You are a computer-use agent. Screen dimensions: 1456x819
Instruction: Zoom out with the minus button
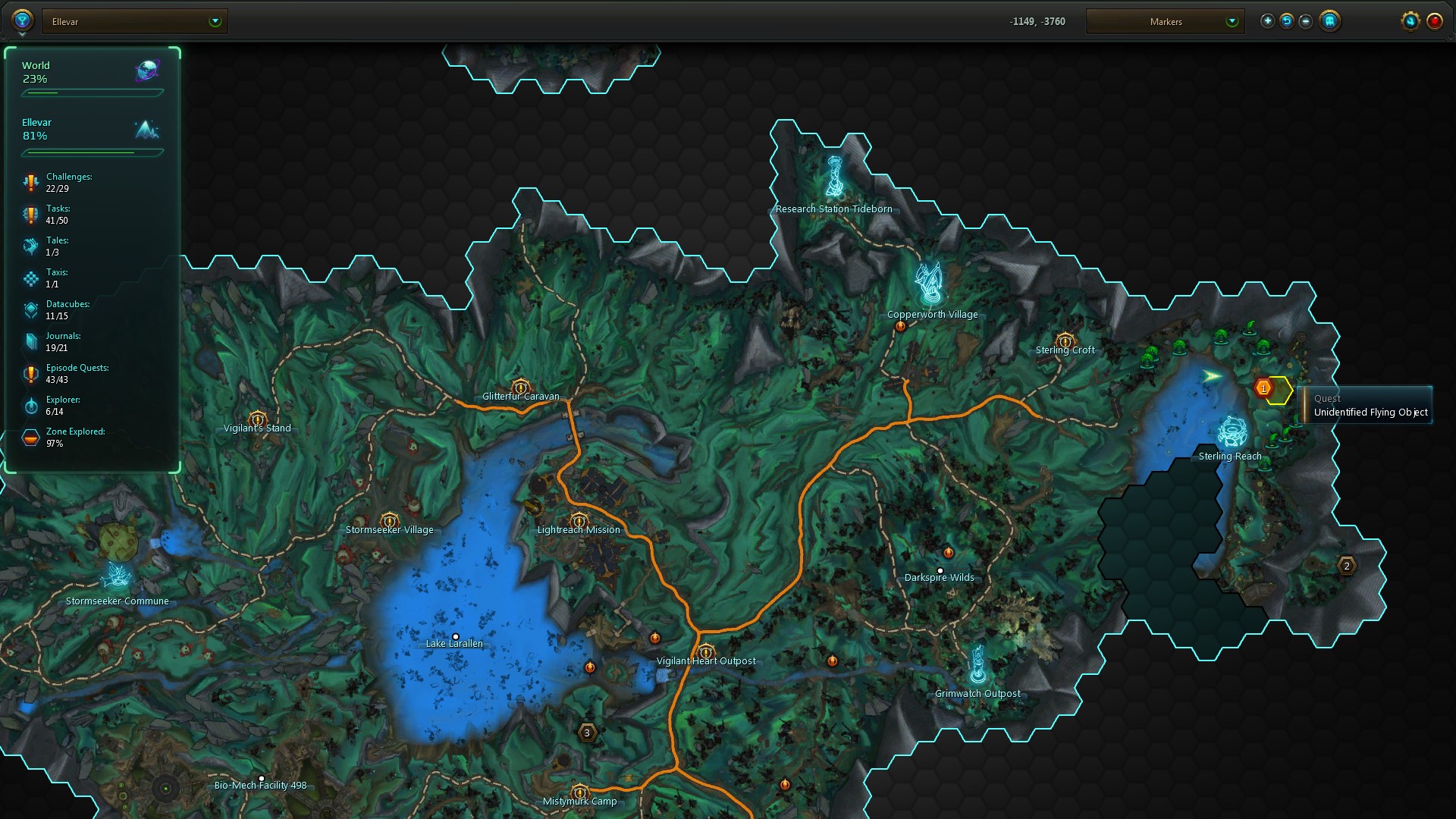point(1305,21)
